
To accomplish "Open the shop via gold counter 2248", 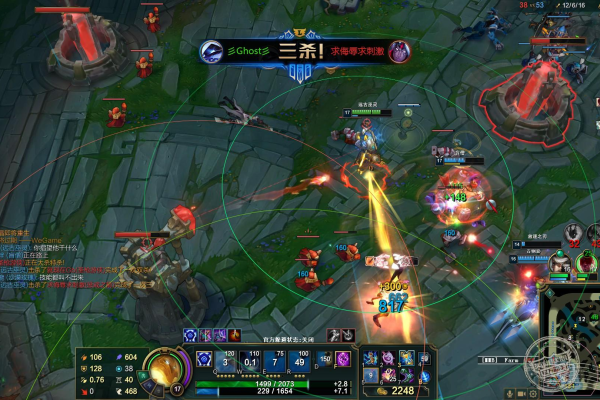I will (x=400, y=391).
